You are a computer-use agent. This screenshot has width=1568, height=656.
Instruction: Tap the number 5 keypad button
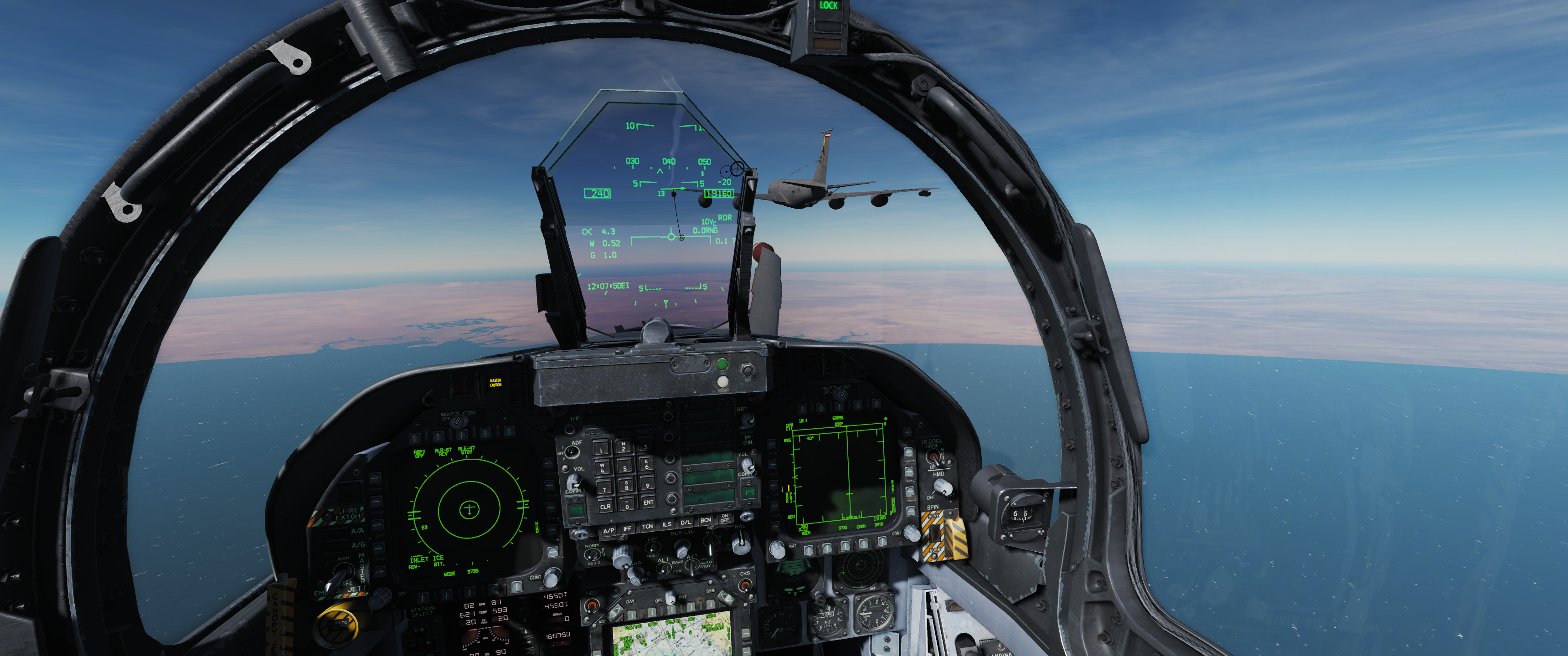pos(624,468)
